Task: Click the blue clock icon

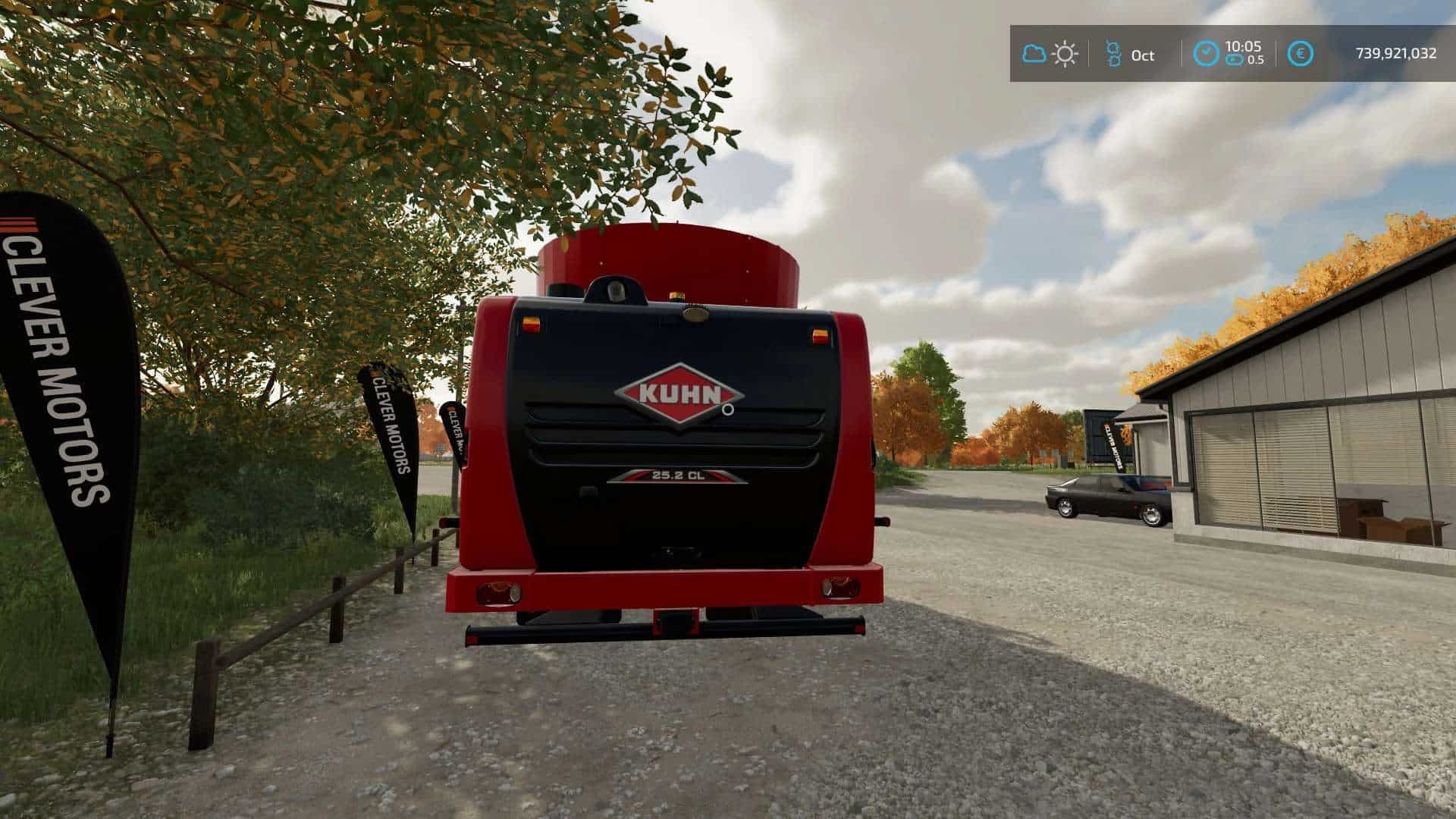Action: tap(1206, 54)
